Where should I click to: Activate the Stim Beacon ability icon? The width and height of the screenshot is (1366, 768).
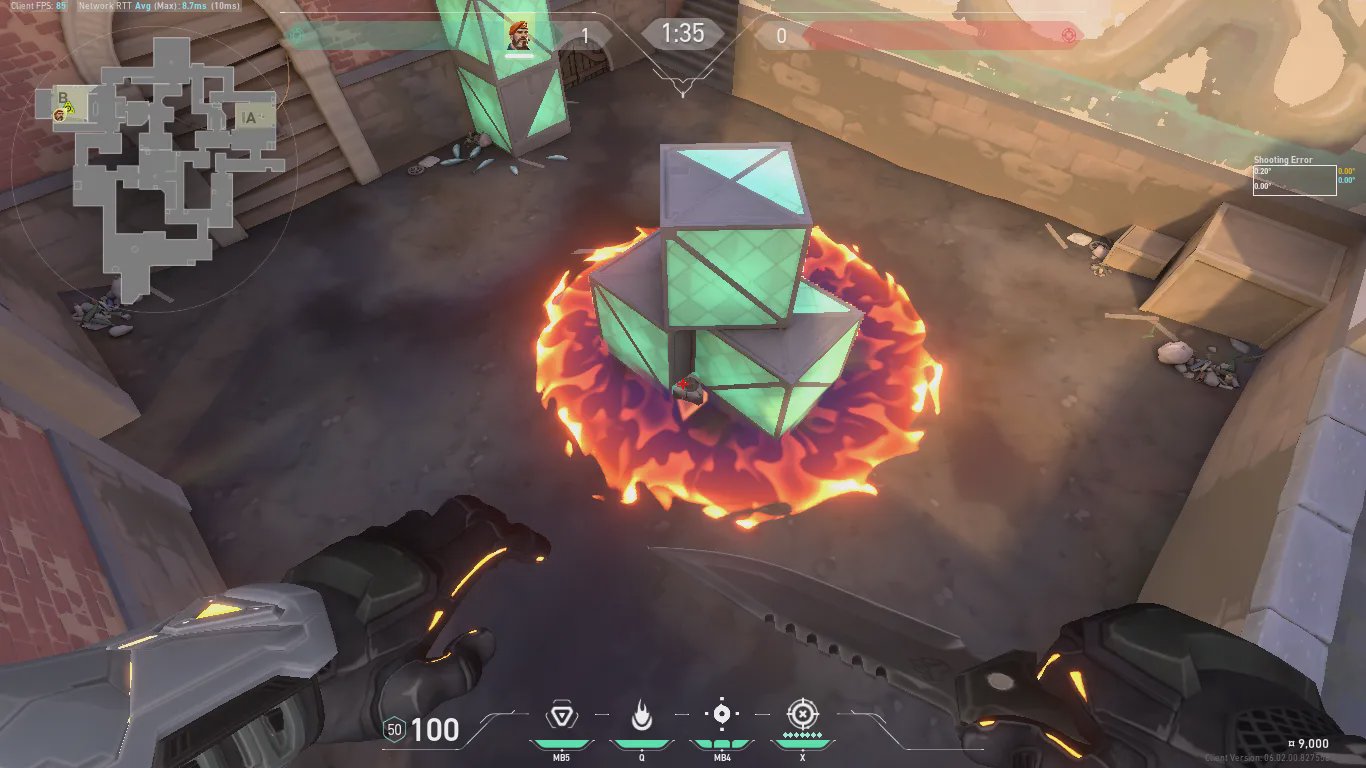point(560,716)
